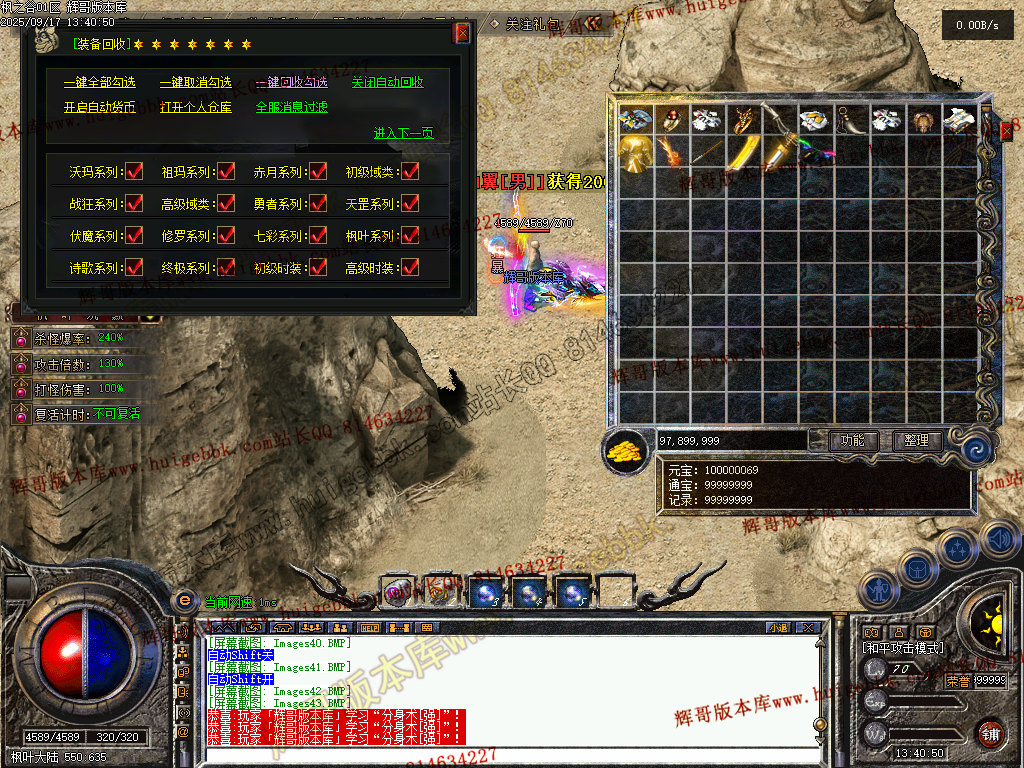Click the 功能 button in the bag

point(853,440)
